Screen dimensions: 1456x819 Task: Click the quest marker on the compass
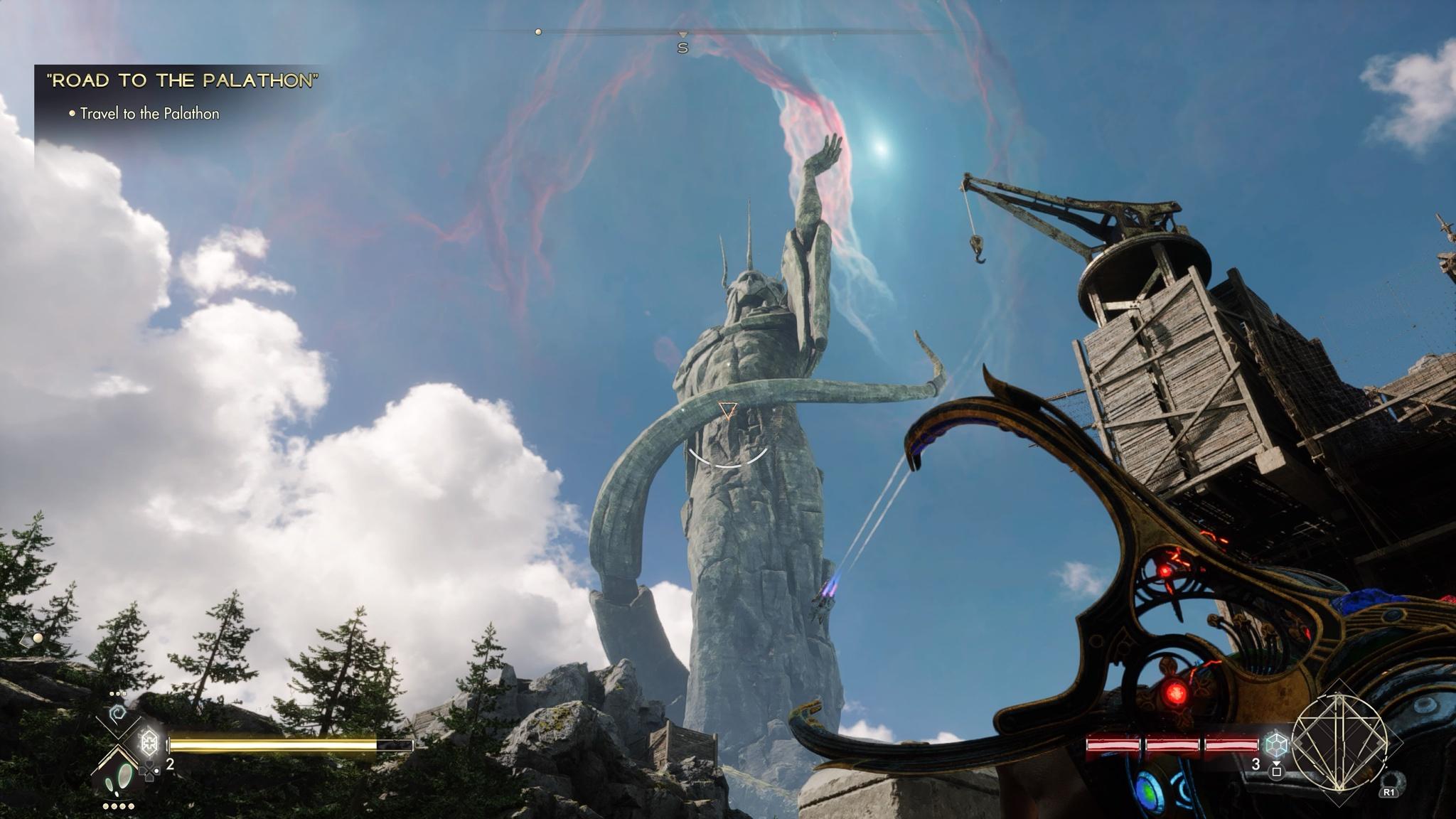(x=538, y=32)
